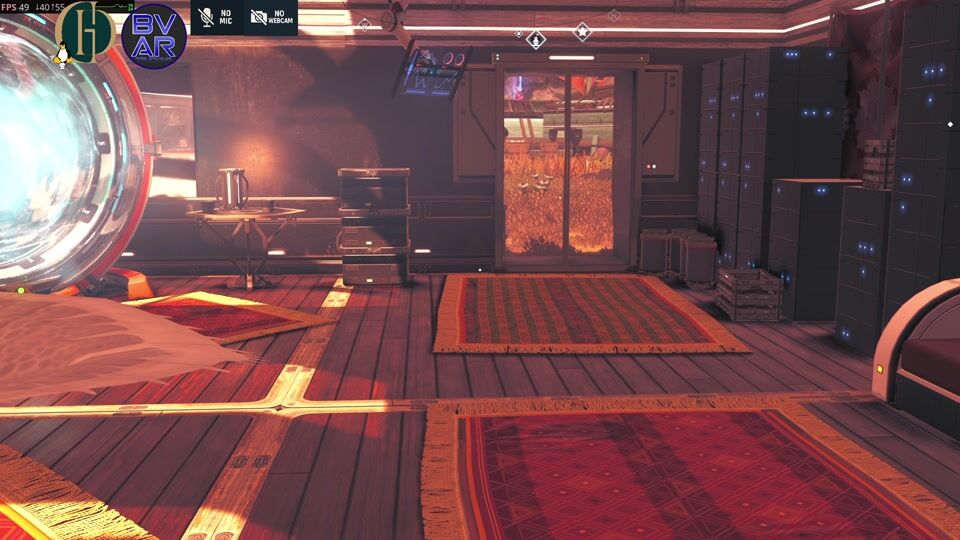
Task: Click the NO WEBCAM overlay indicator
Action: coord(270,17)
